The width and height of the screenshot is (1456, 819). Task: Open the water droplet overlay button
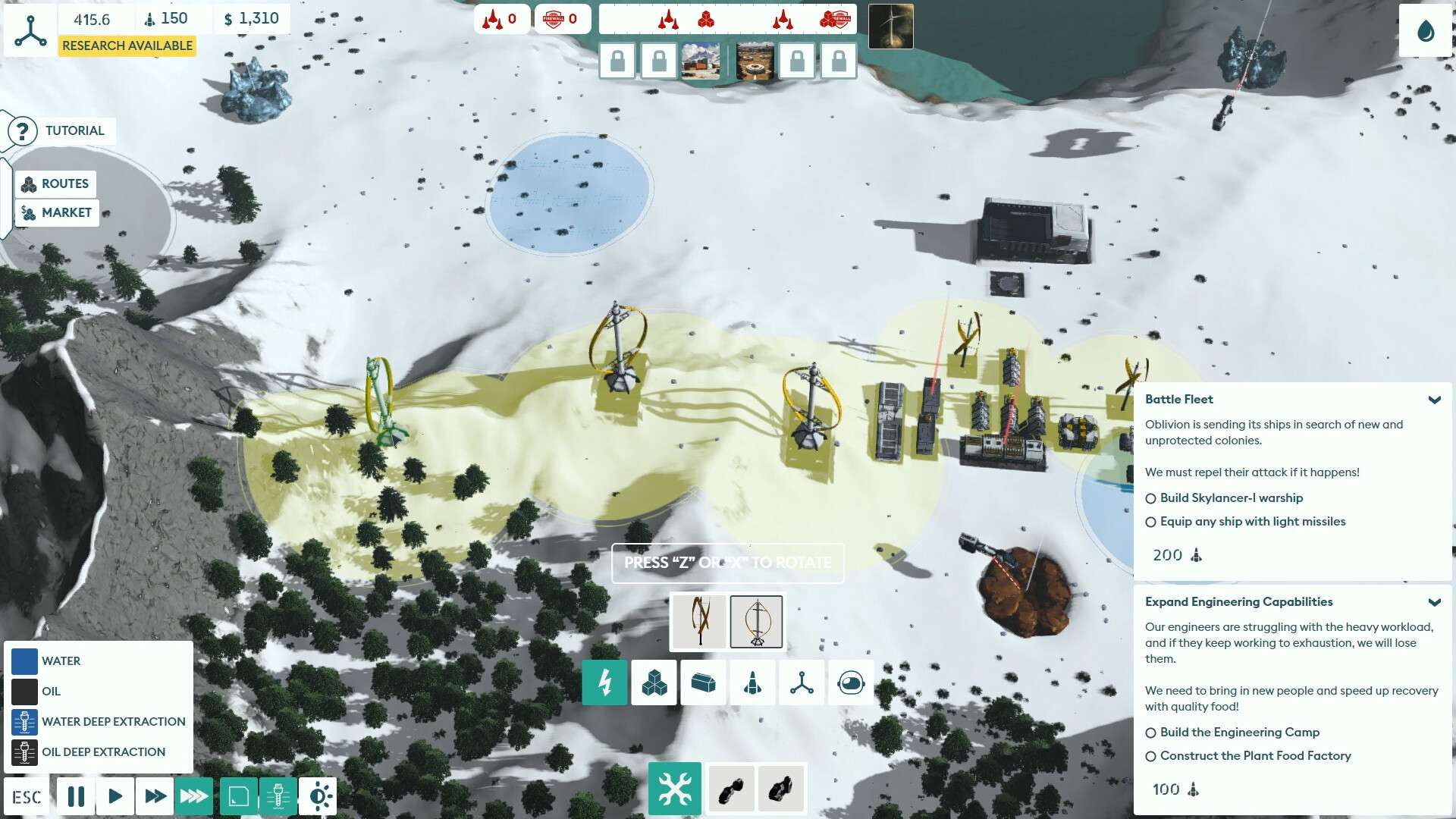1425,31
